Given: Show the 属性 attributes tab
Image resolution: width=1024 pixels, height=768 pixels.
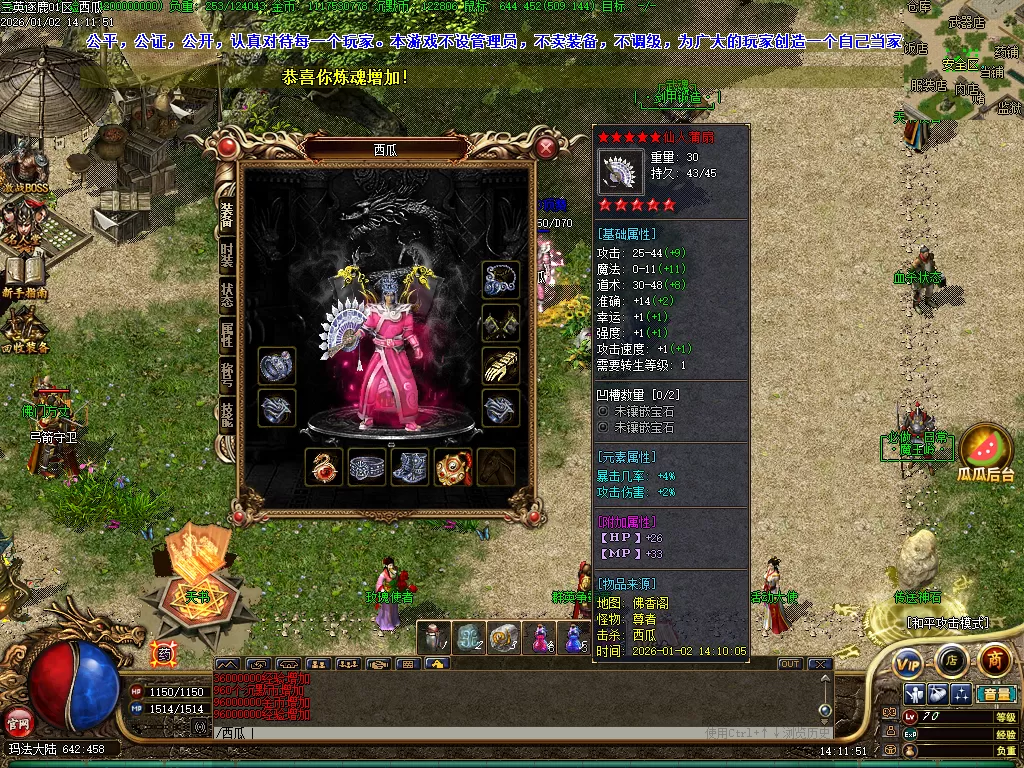Looking at the screenshot, I should (227, 335).
